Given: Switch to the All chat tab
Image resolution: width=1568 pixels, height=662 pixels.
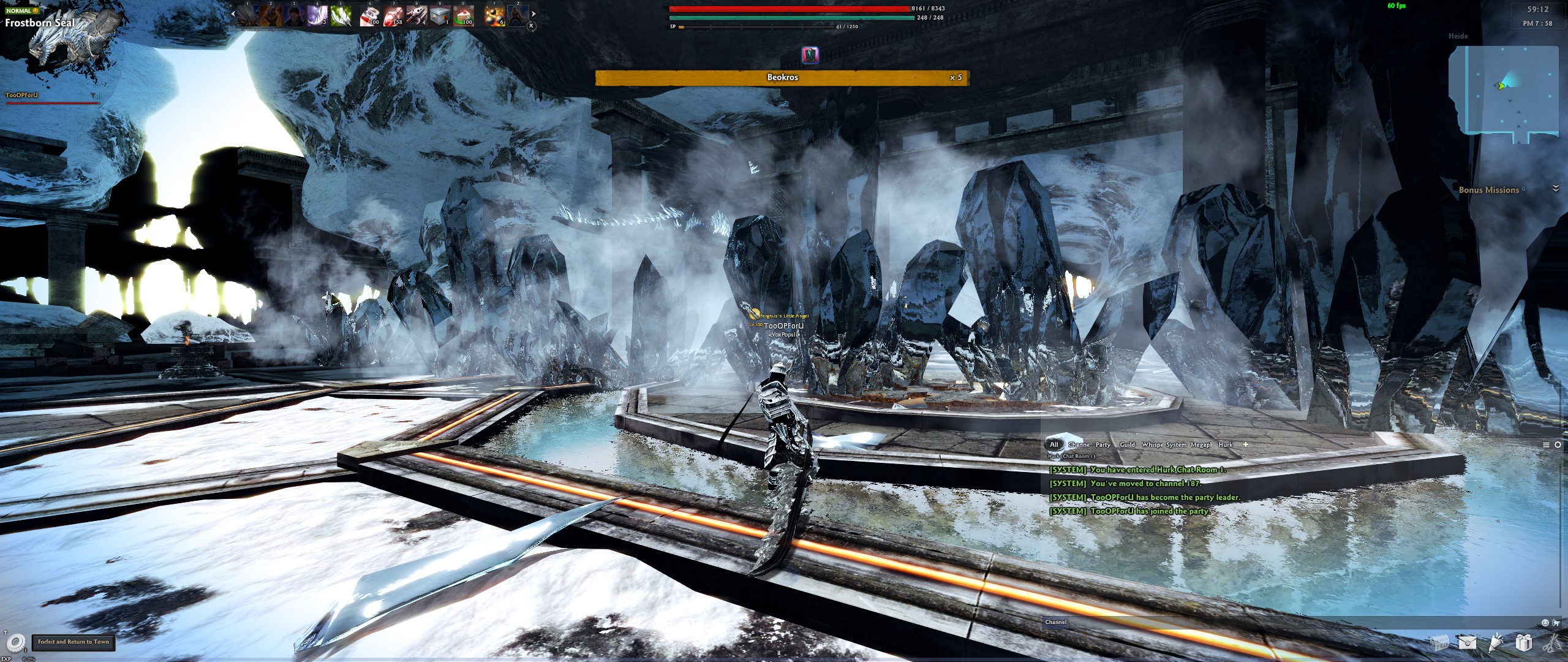Looking at the screenshot, I should [1054, 444].
